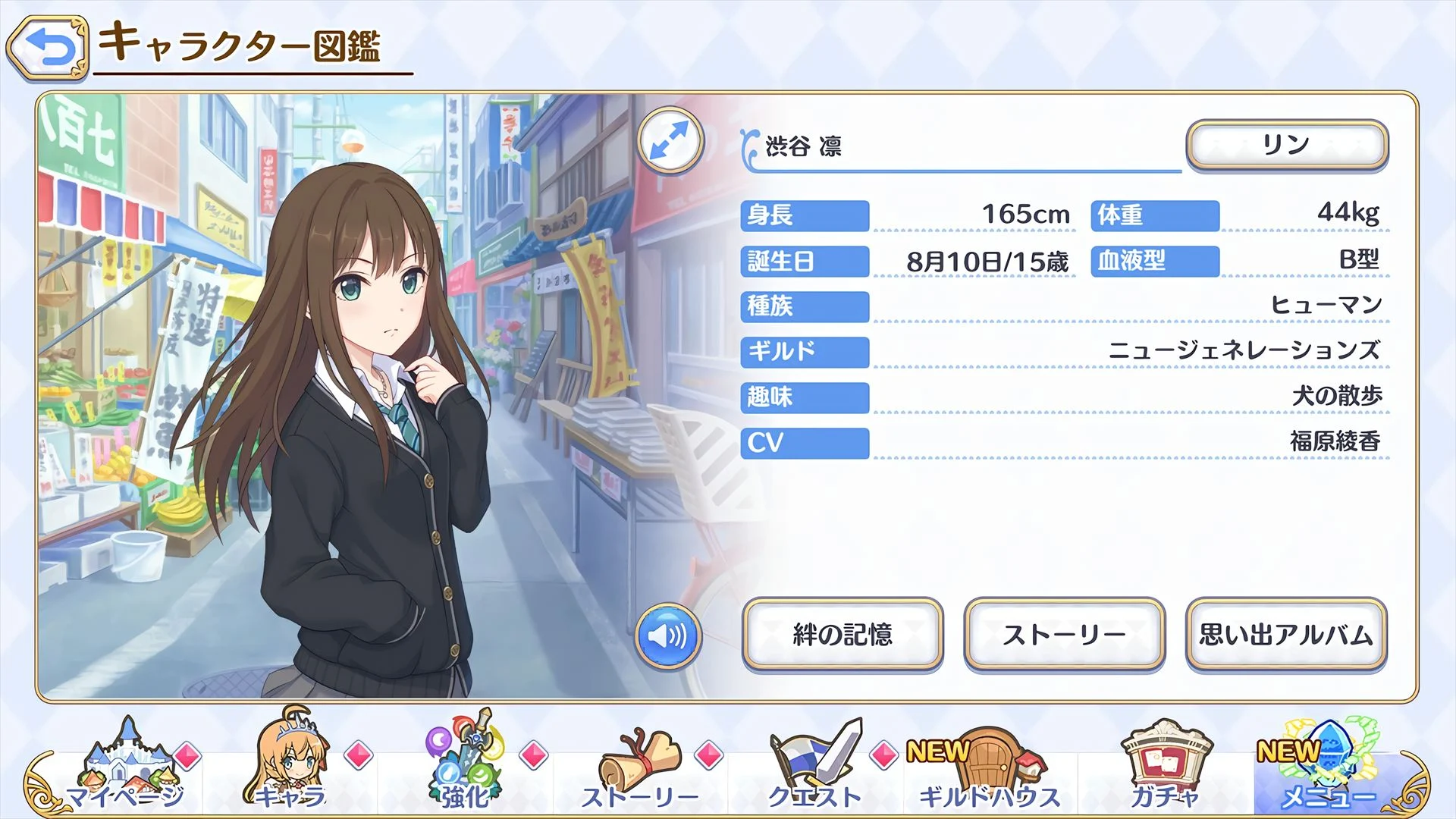
Task: Select the 強化 enhancement tab
Action: 466,766
